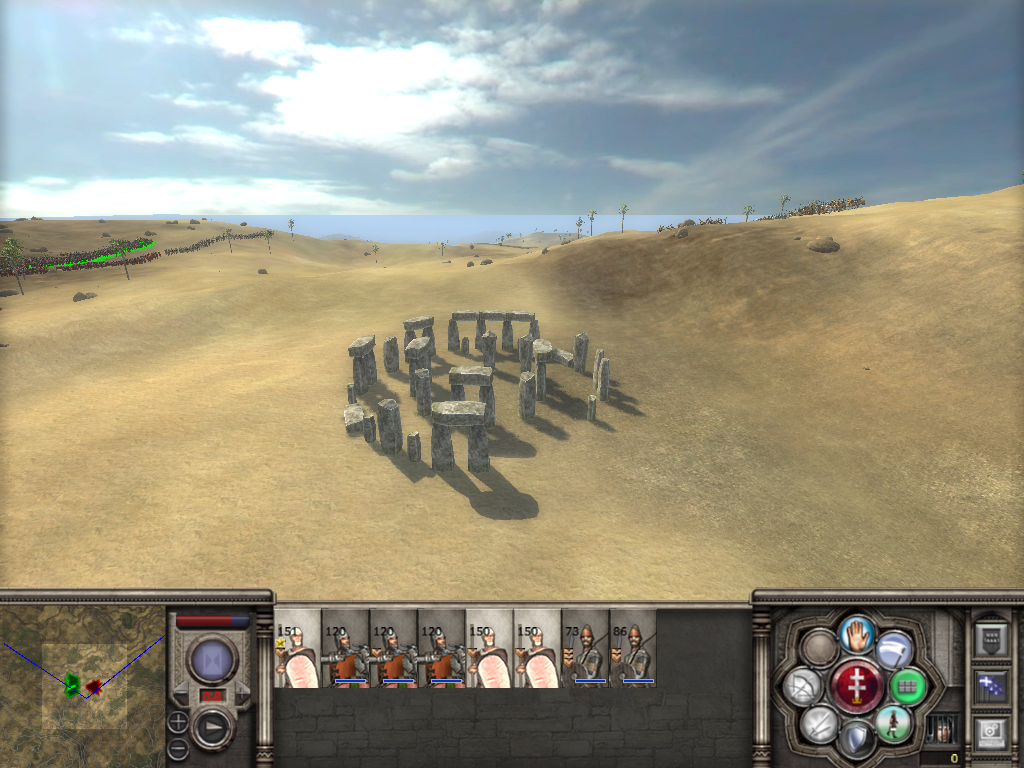Toggle the running soldier run mode icon
This screenshot has height=768, width=1024.
(x=893, y=723)
